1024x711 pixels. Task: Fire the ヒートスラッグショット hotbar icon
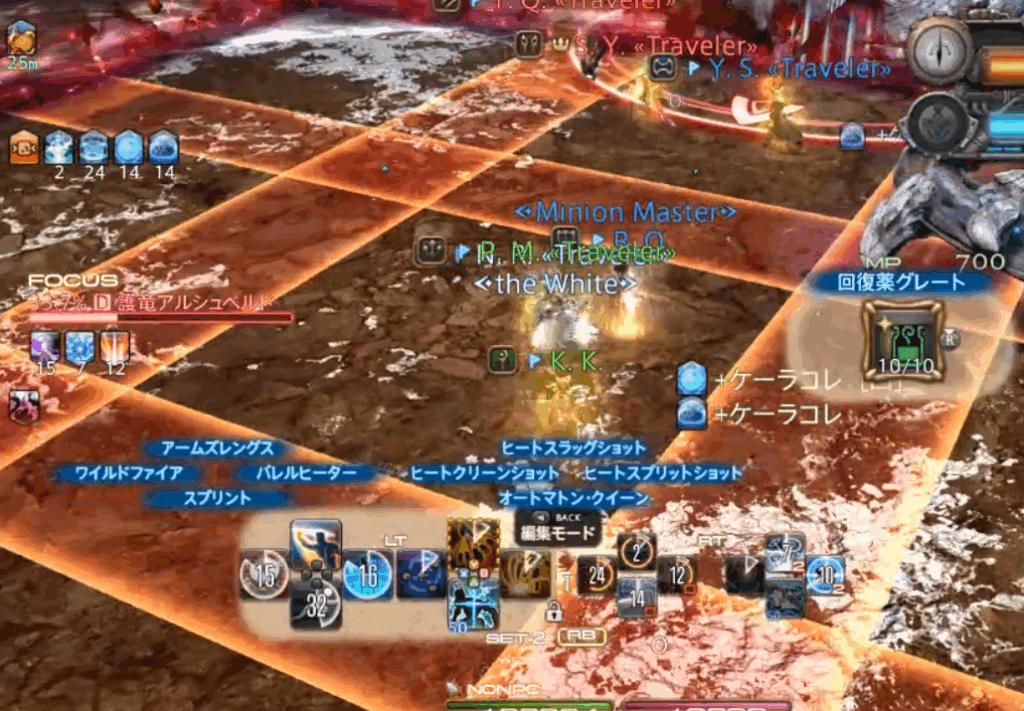coord(473,544)
